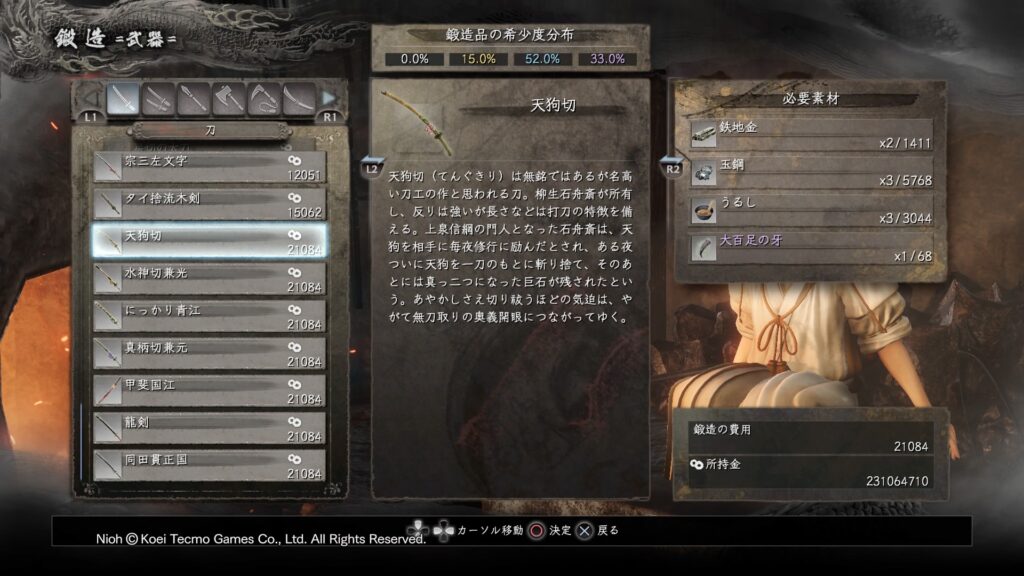
Task: Select the highlighted 天狗切 katana entry
Action: coord(209,241)
